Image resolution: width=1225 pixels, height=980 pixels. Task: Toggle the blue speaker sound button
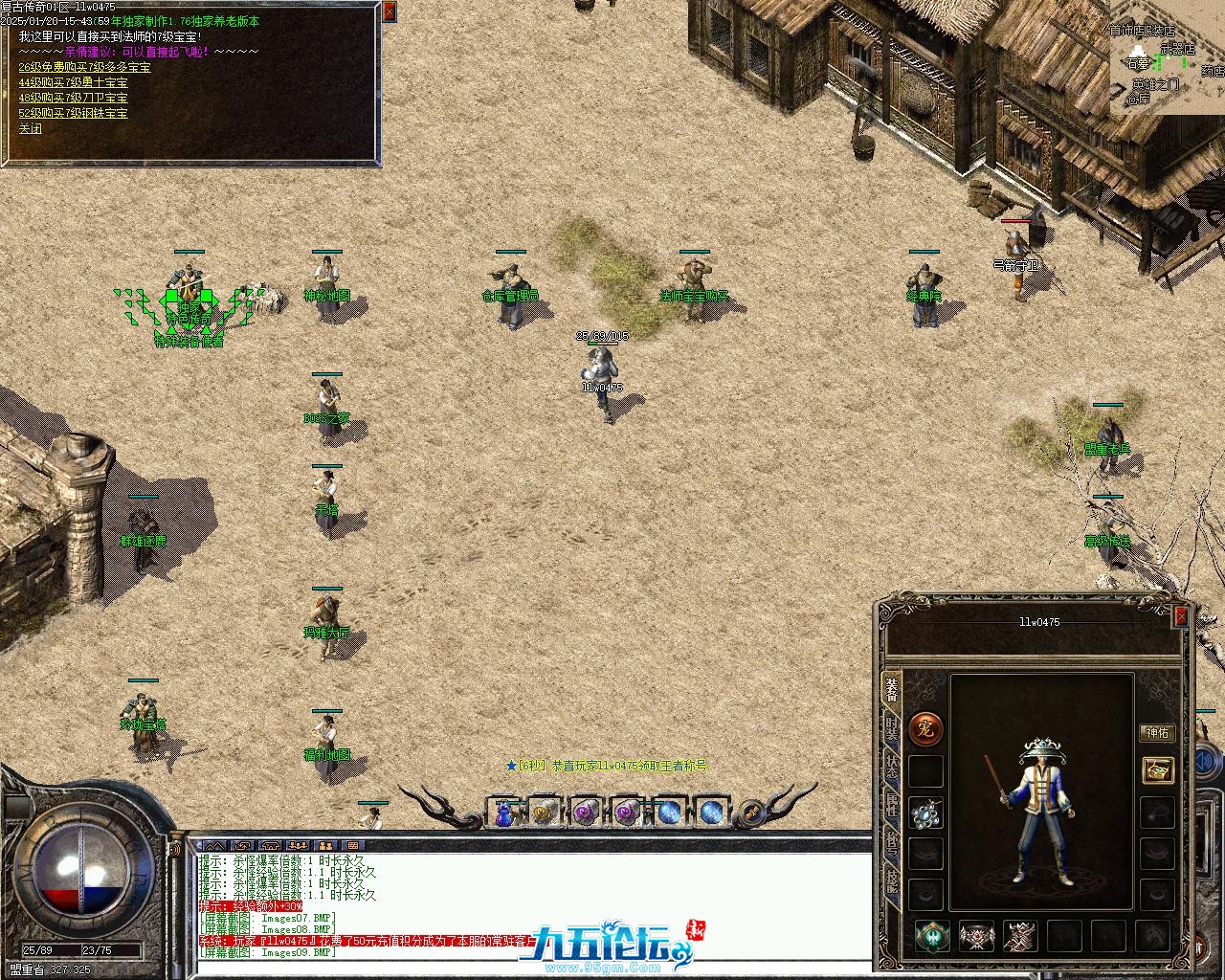(x=1206, y=762)
